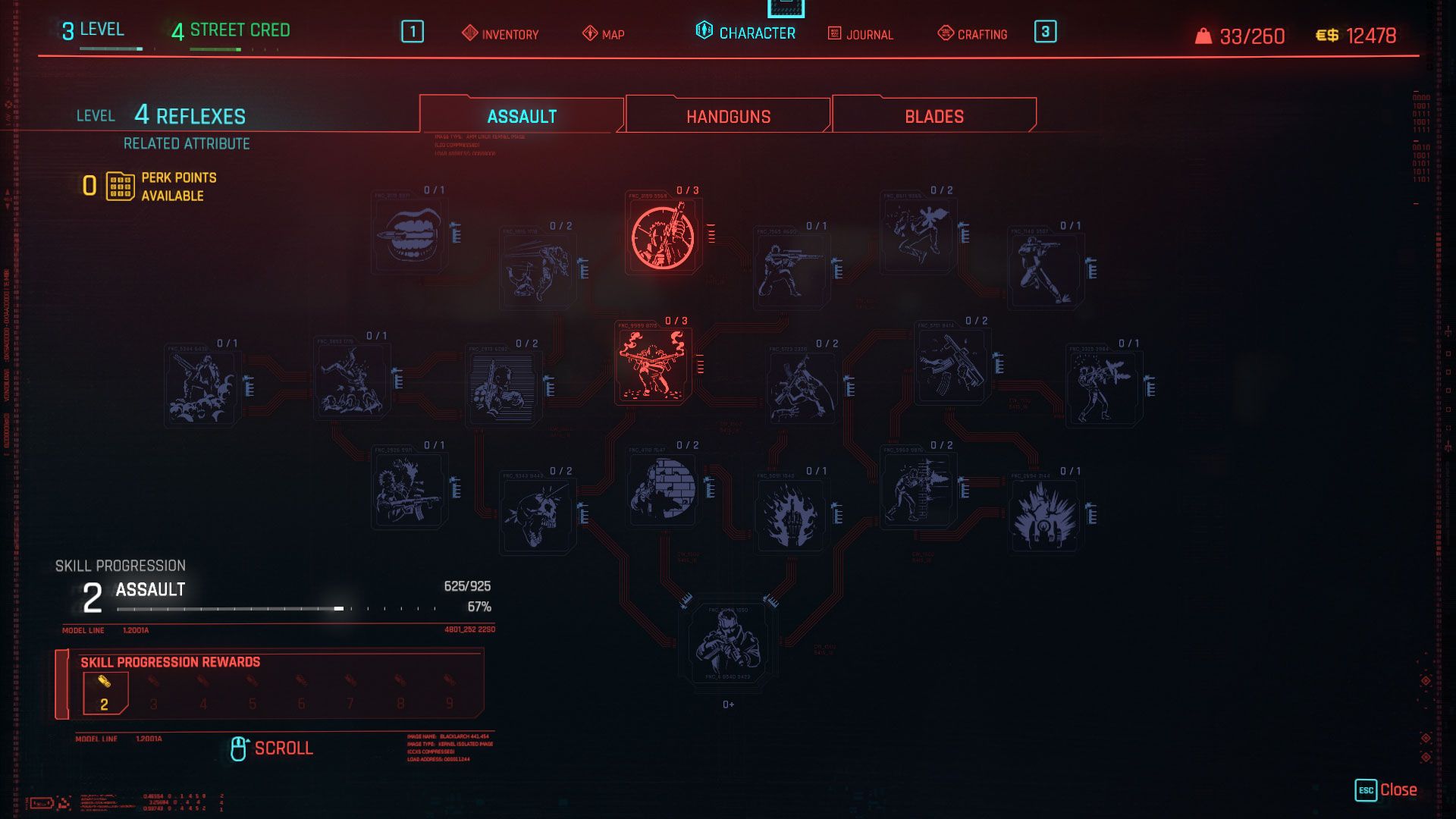Open the Inventory menu
The image size is (1456, 819).
(500, 34)
